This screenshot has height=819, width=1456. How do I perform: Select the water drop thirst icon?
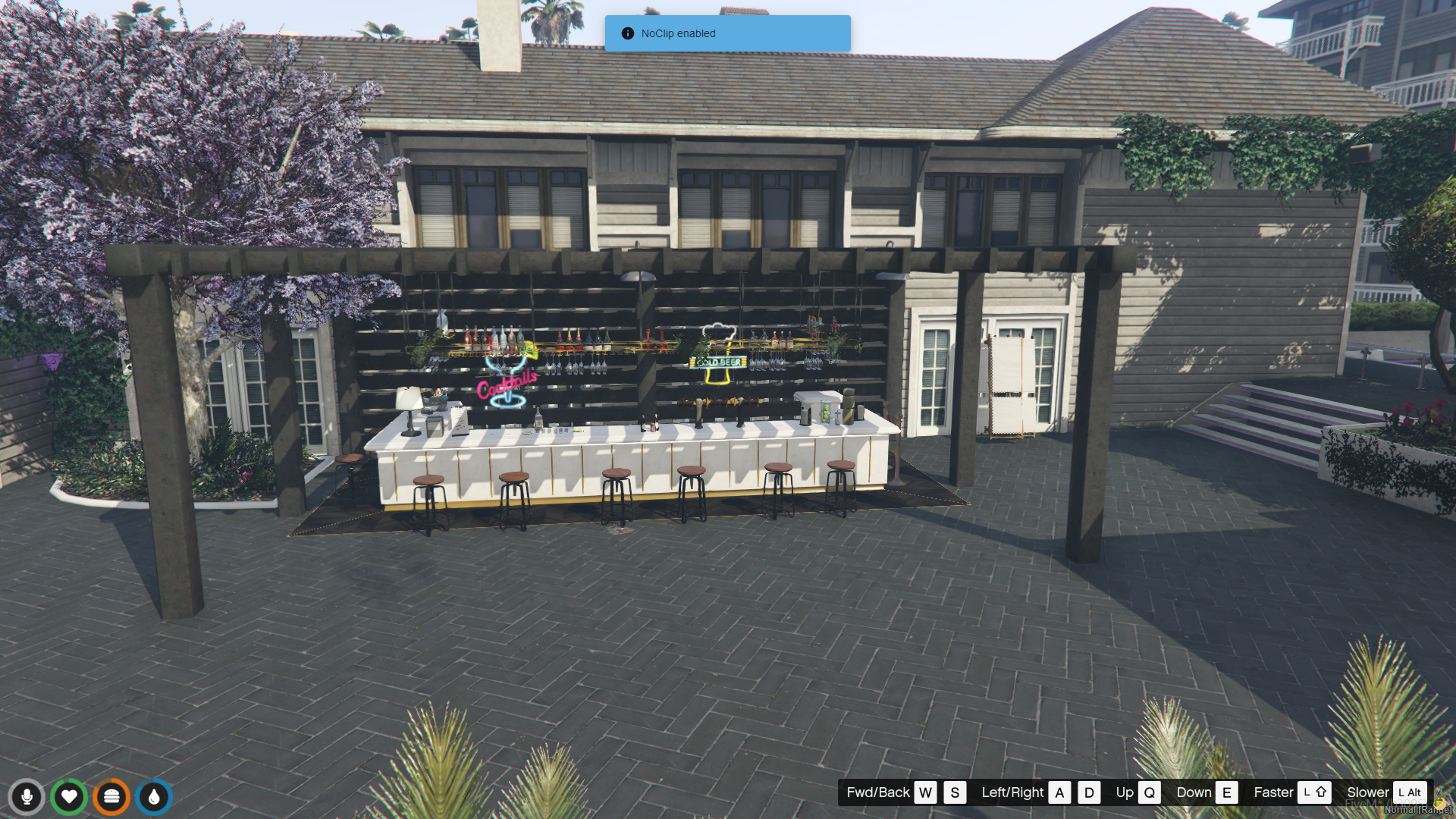pos(154,797)
